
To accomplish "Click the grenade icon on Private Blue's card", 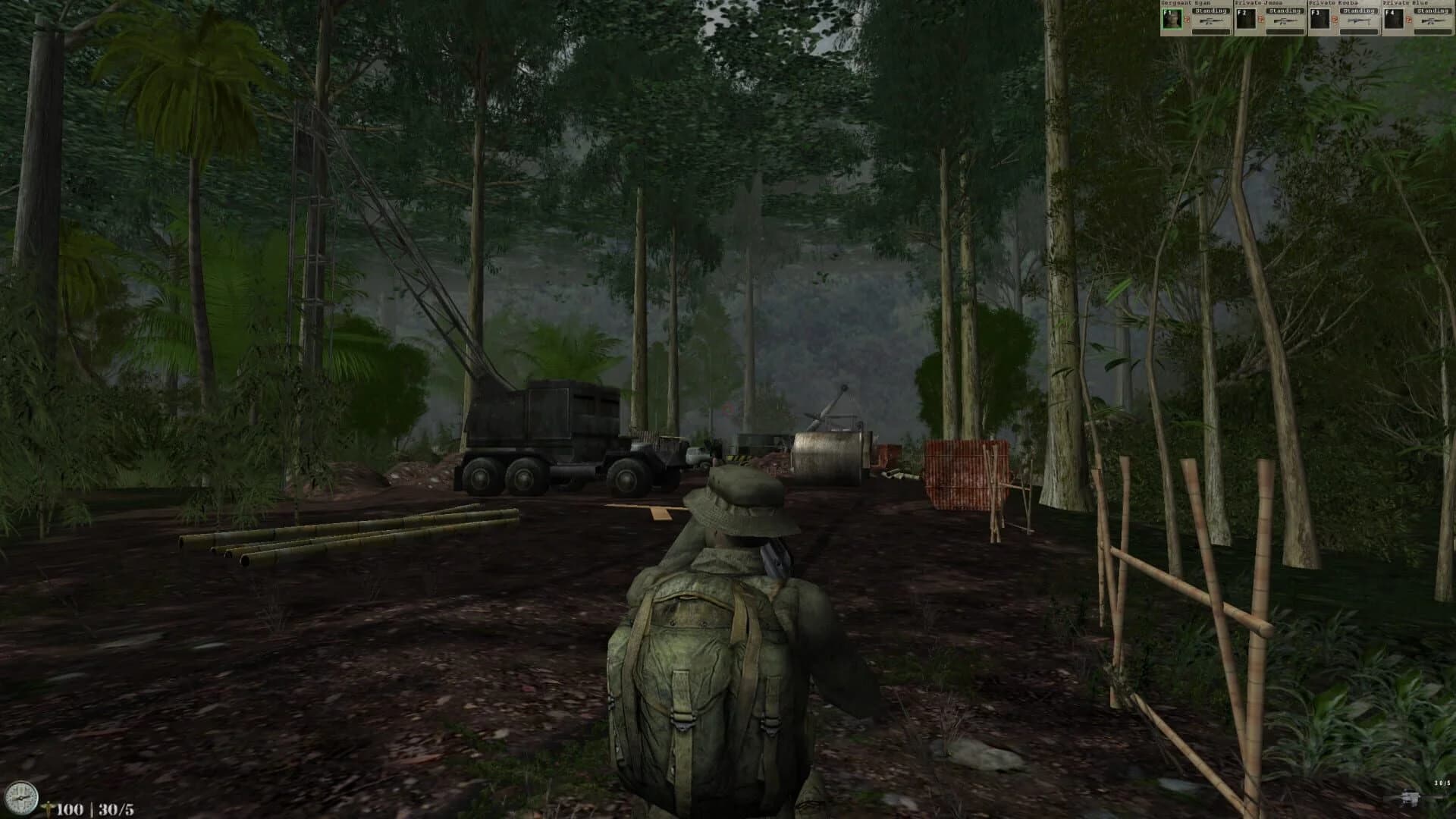I will pyautogui.click(x=1408, y=19).
